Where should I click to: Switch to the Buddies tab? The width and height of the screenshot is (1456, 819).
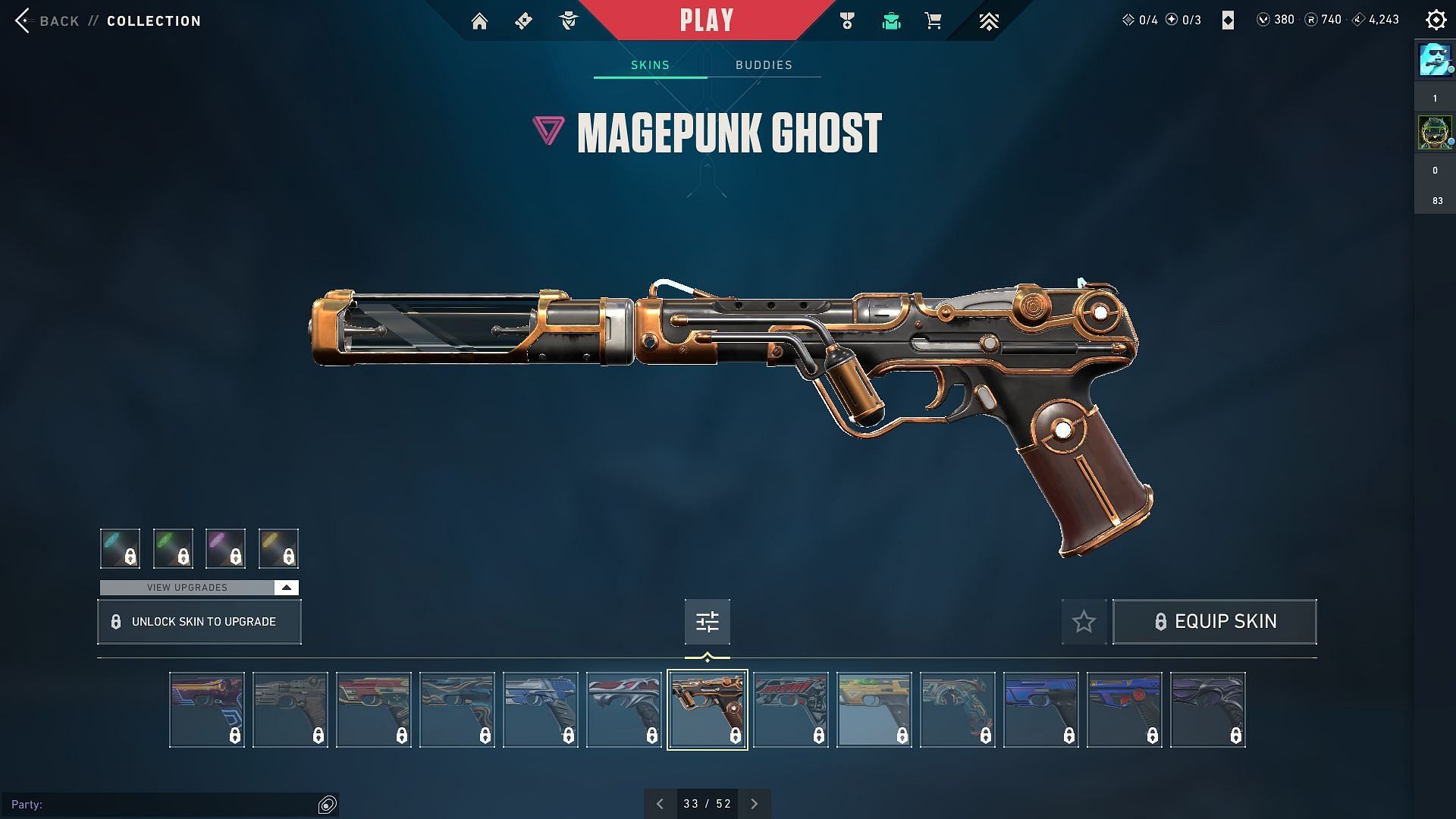point(764,65)
